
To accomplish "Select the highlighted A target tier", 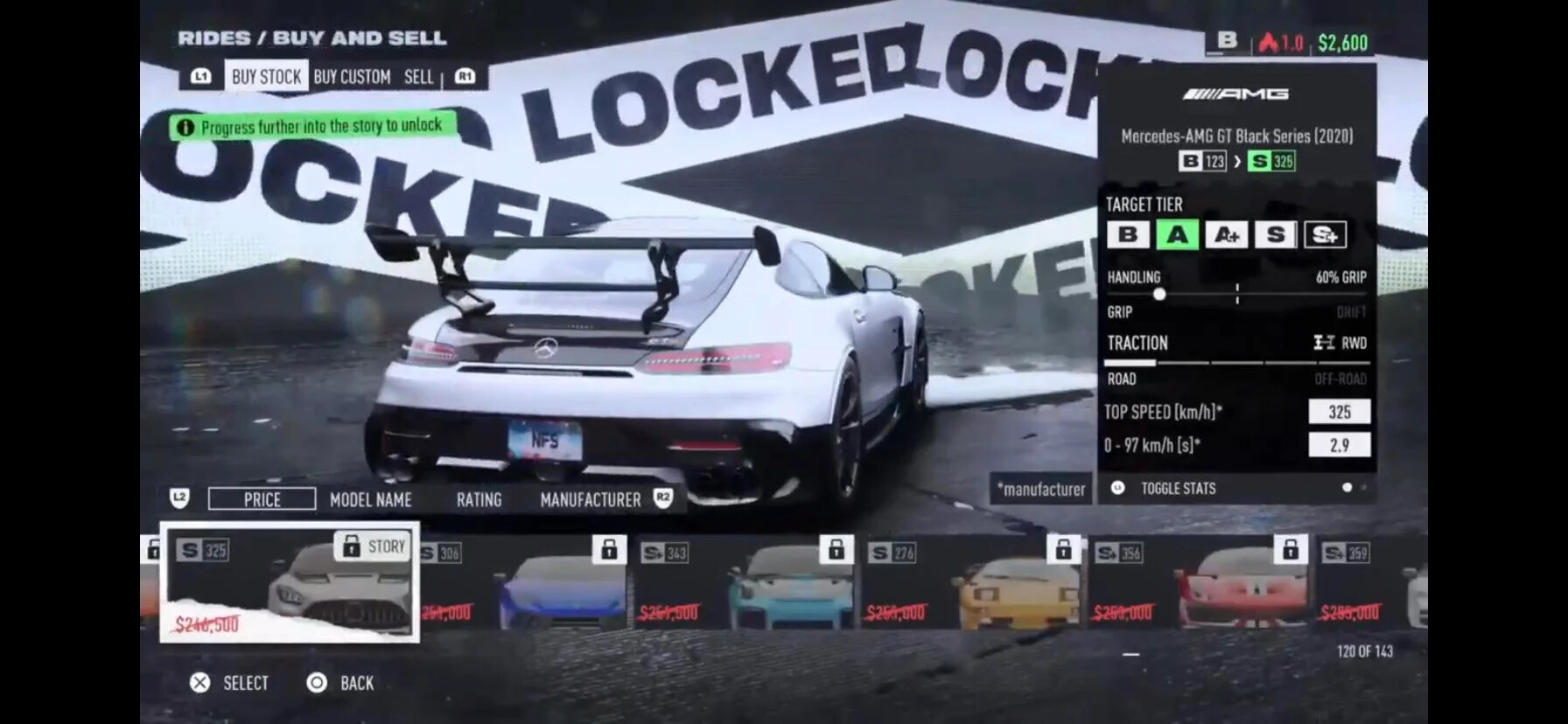I will 1177,234.
